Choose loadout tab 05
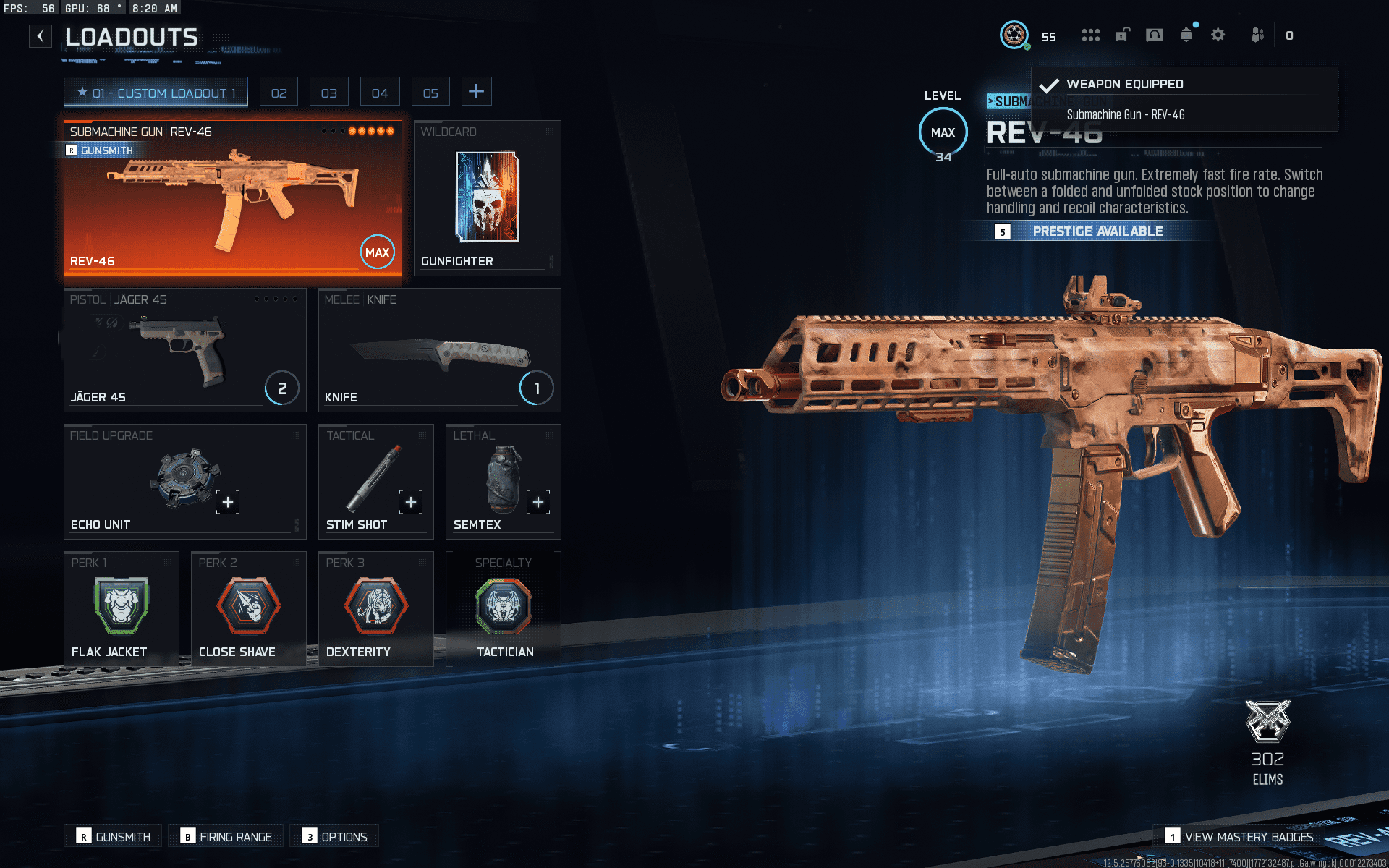This screenshot has height=868, width=1389. point(430,93)
